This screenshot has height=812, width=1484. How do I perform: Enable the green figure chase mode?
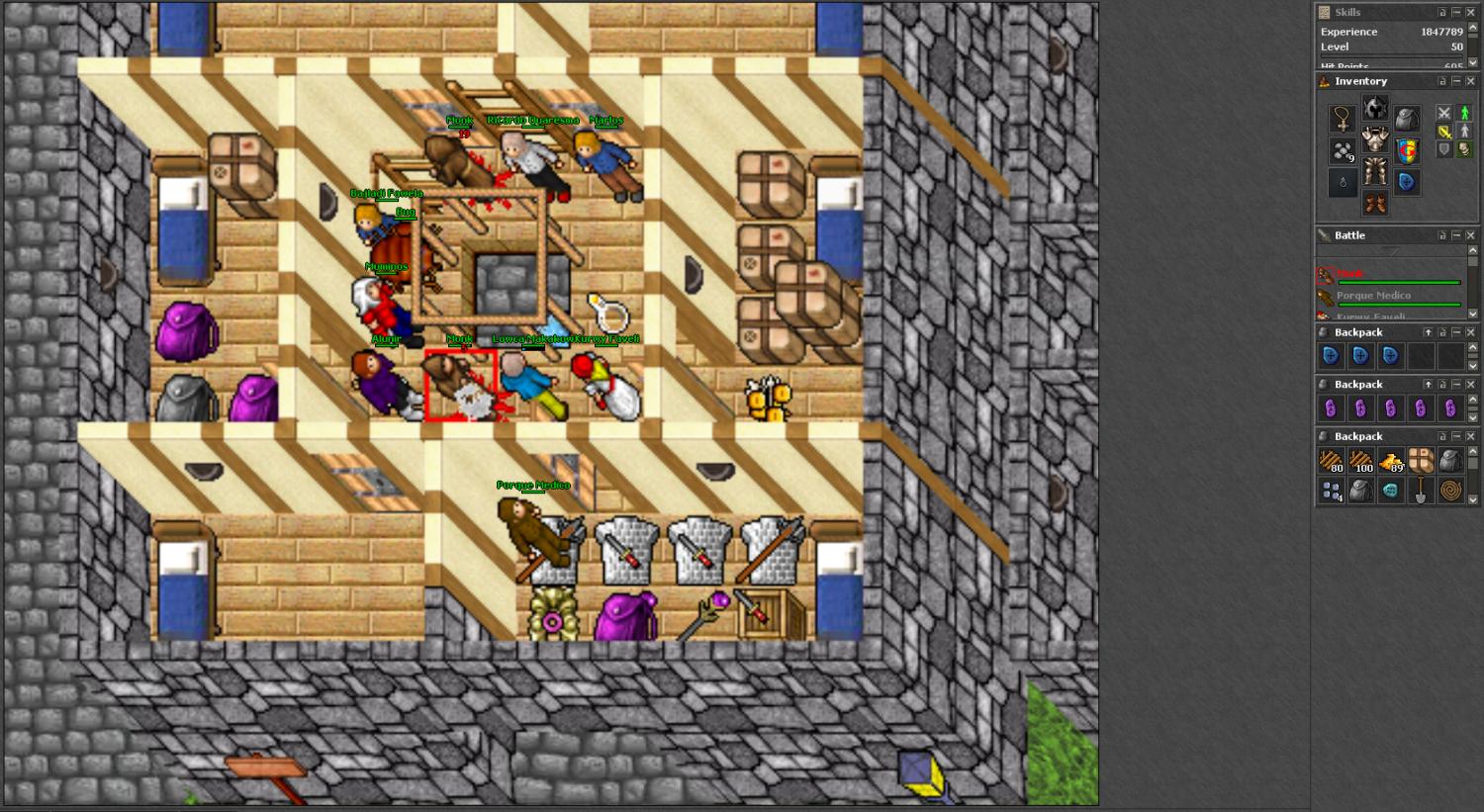(1465, 113)
